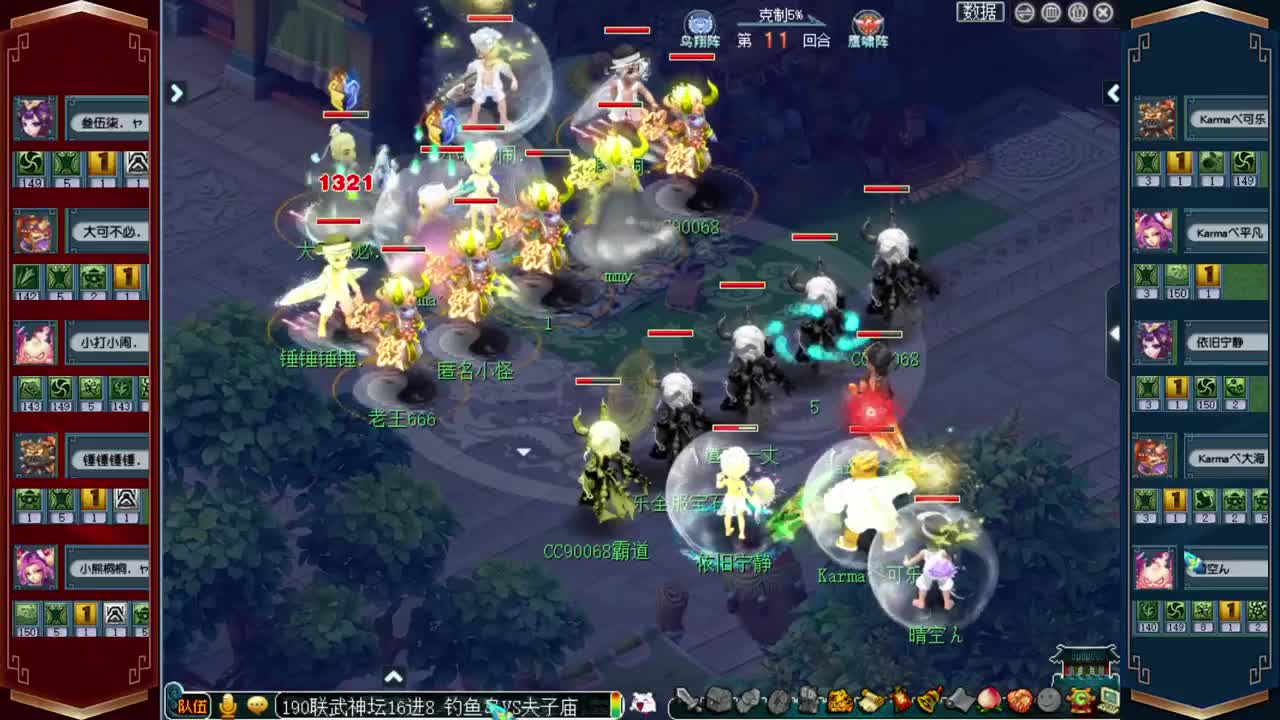The image size is (1280, 720).
Task: Select the panda face emote icon near the chat bar
Action: (x=643, y=705)
